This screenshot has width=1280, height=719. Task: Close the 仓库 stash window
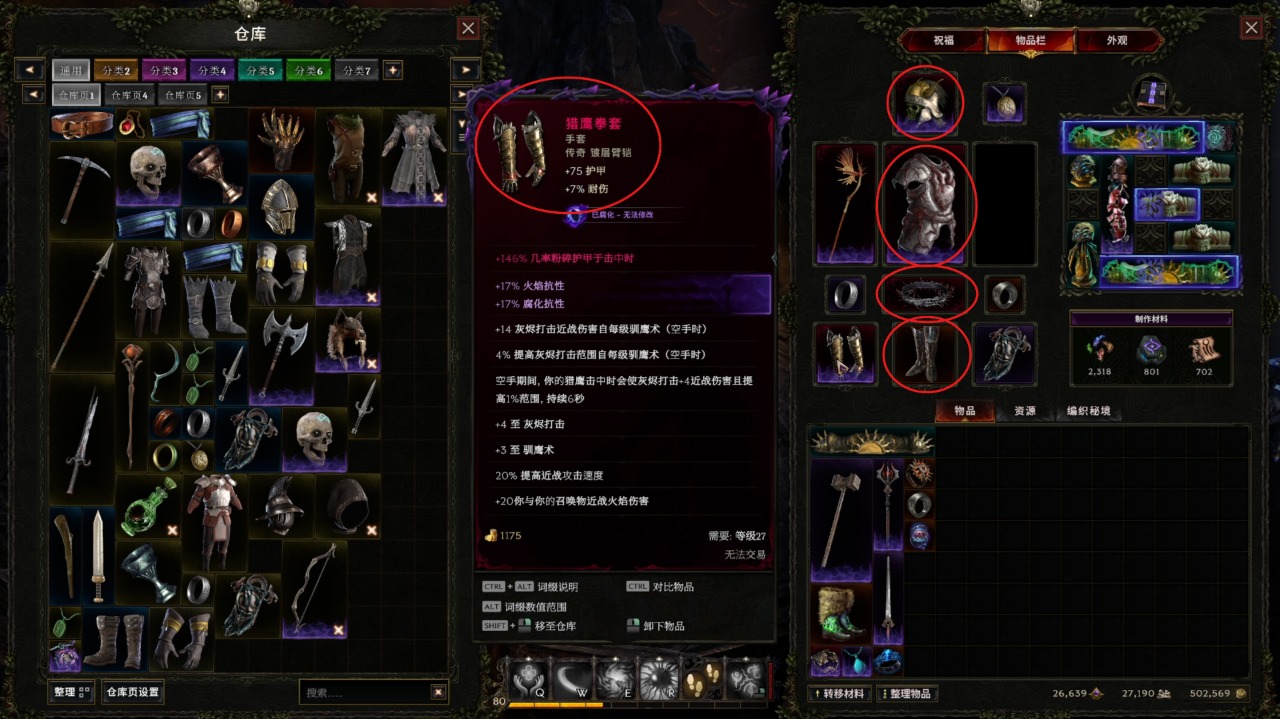pyautogui.click(x=468, y=28)
